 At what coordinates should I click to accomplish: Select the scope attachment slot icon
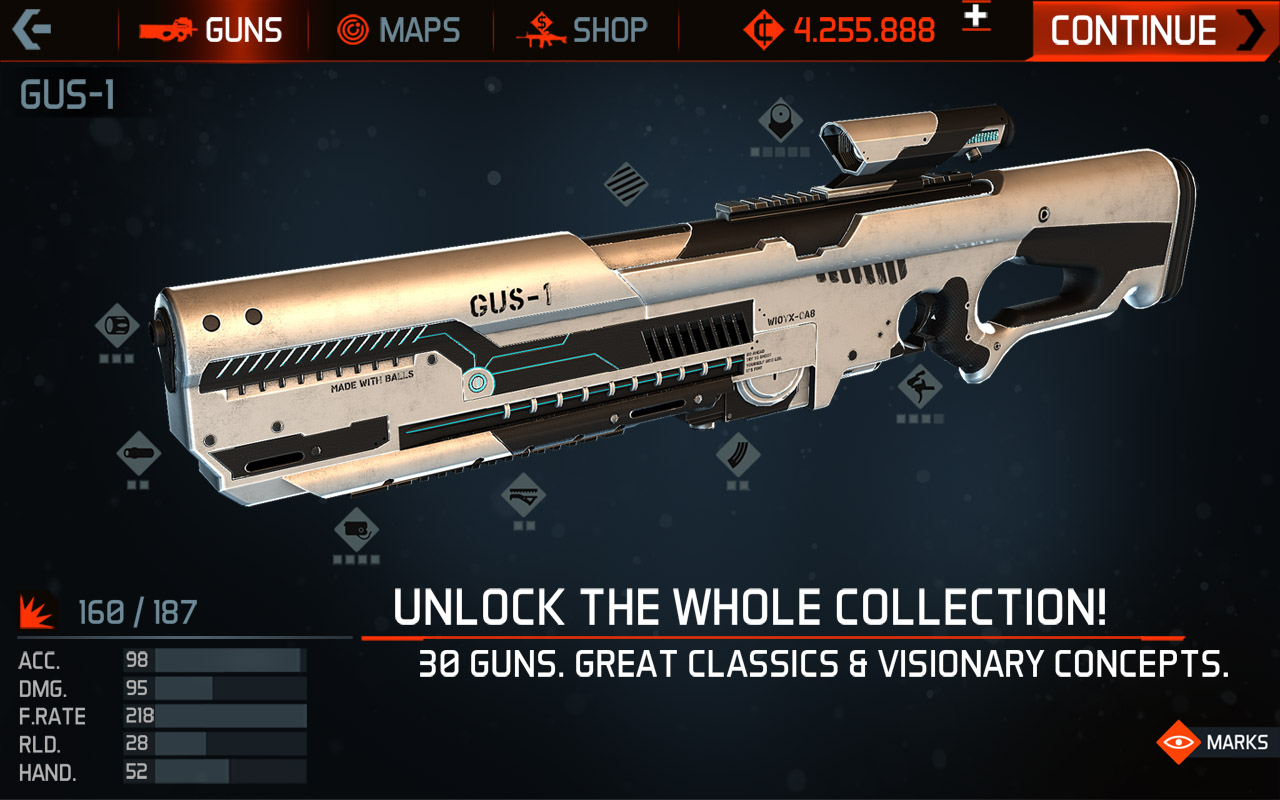pyautogui.click(x=779, y=120)
